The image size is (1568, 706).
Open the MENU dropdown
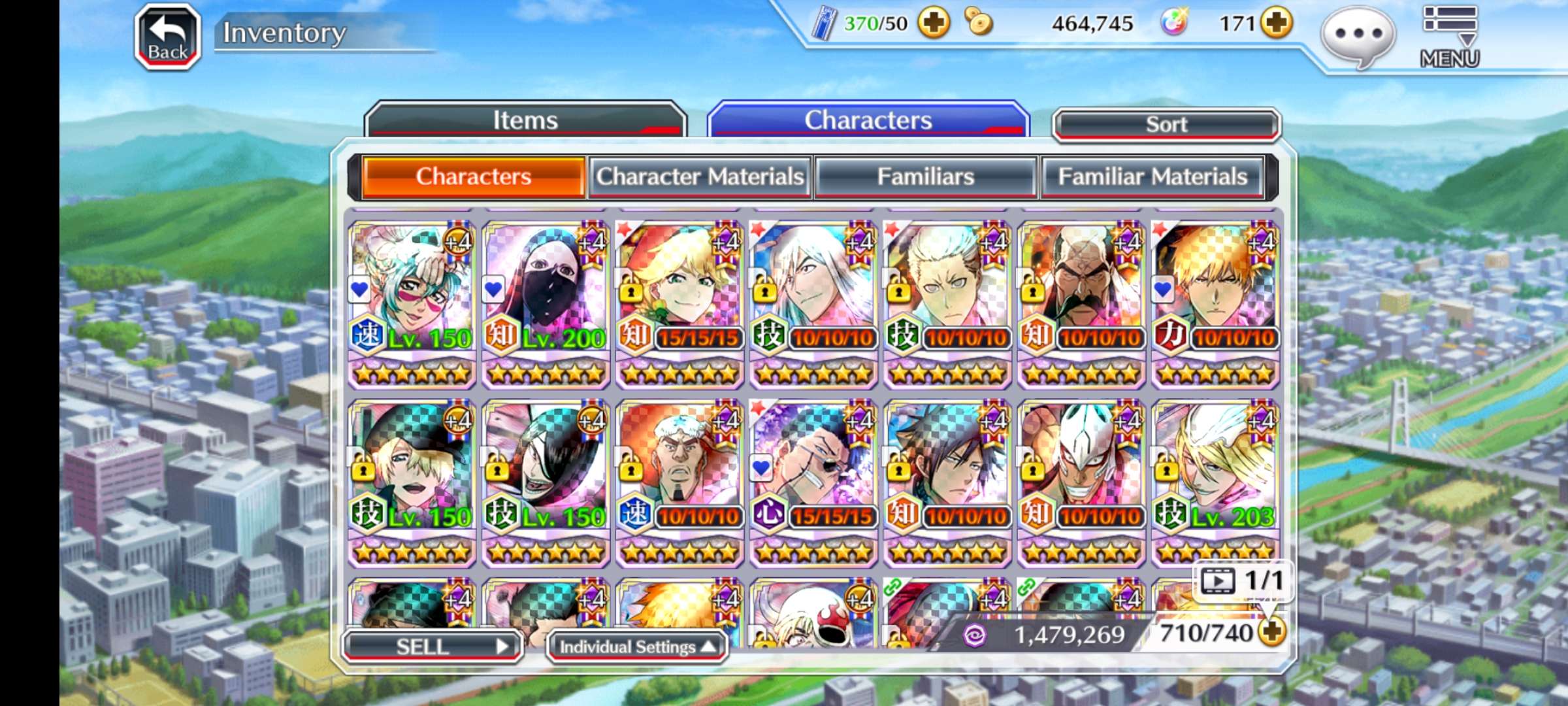(1449, 37)
